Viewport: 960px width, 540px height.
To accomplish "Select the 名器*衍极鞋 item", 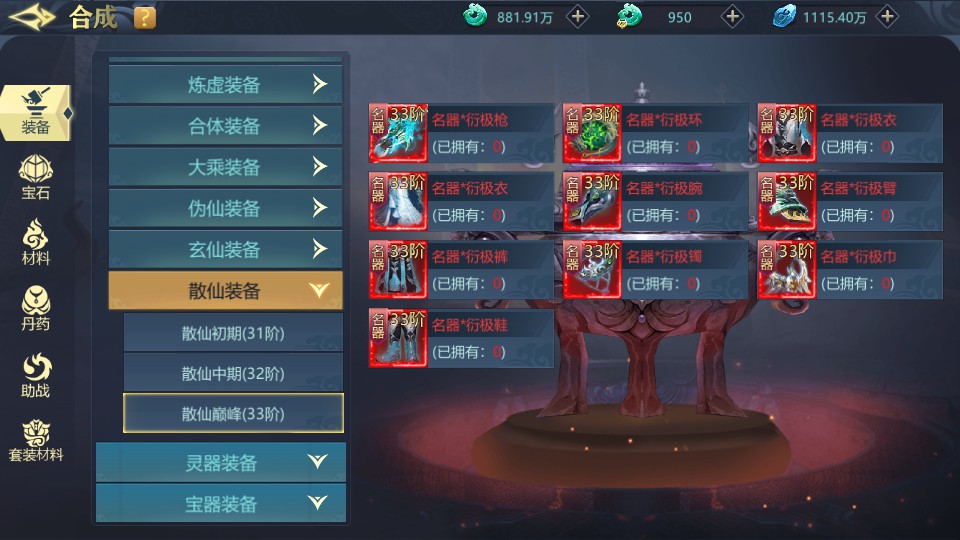I will coord(461,338).
